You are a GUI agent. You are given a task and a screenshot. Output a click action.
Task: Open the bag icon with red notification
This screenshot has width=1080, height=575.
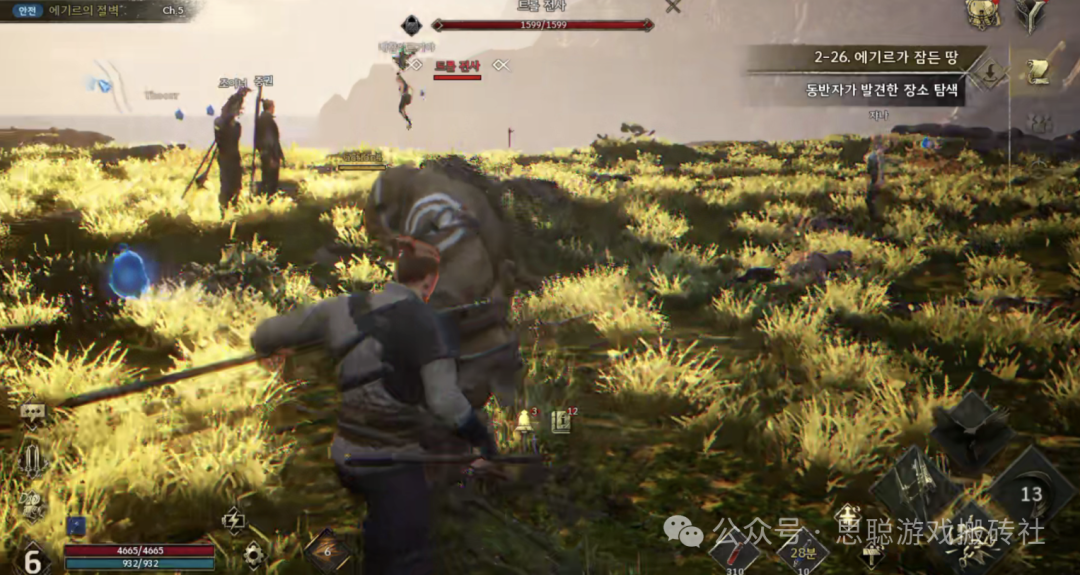[x=982, y=12]
